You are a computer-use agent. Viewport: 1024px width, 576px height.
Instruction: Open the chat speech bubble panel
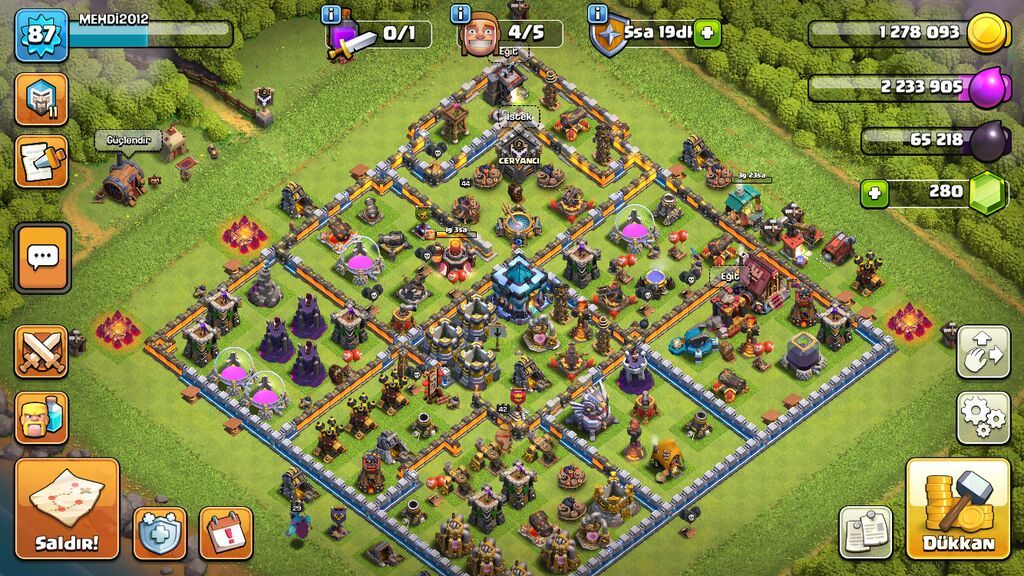[42, 258]
